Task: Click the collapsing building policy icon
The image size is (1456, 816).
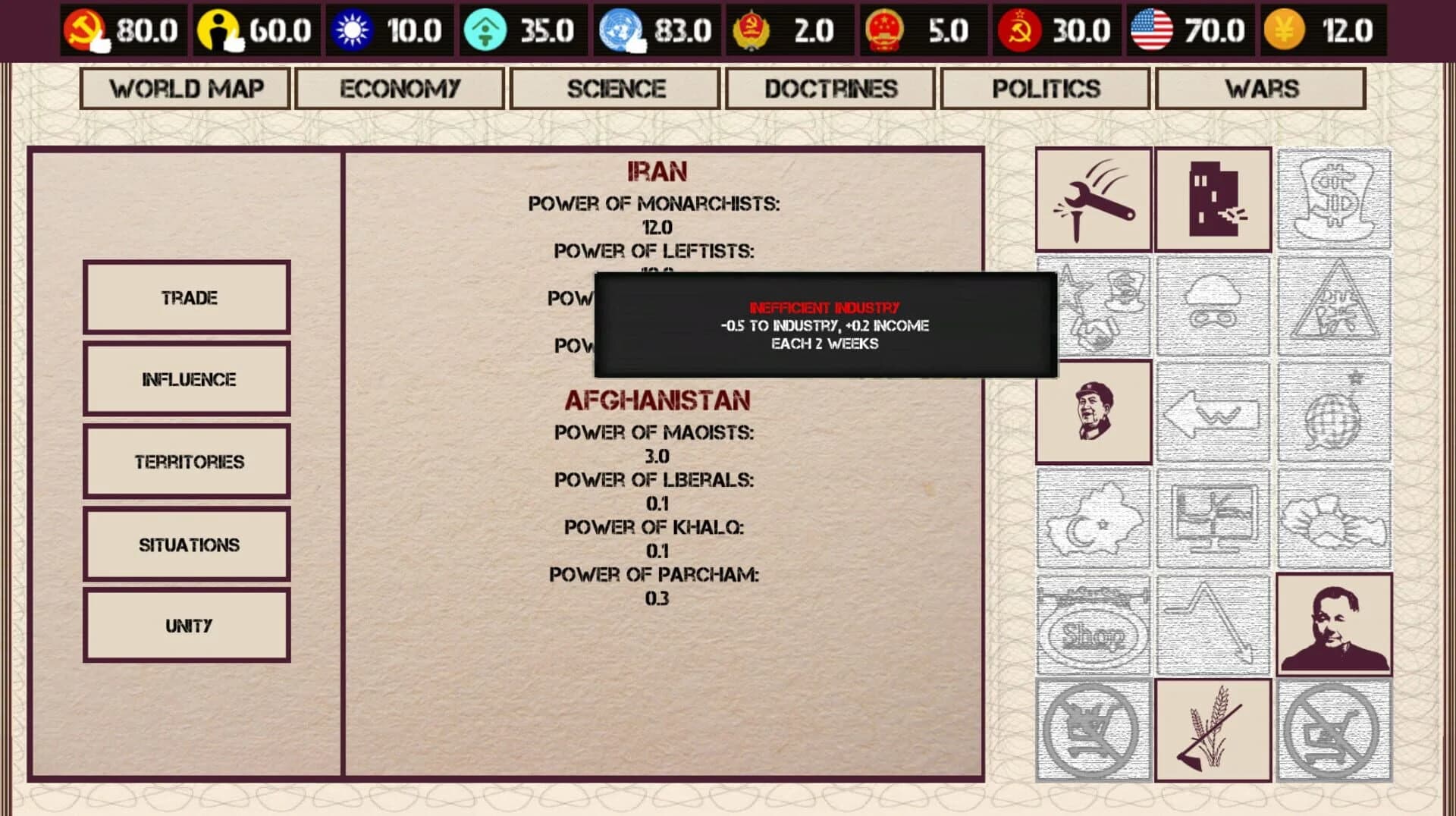Action: (1213, 199)
